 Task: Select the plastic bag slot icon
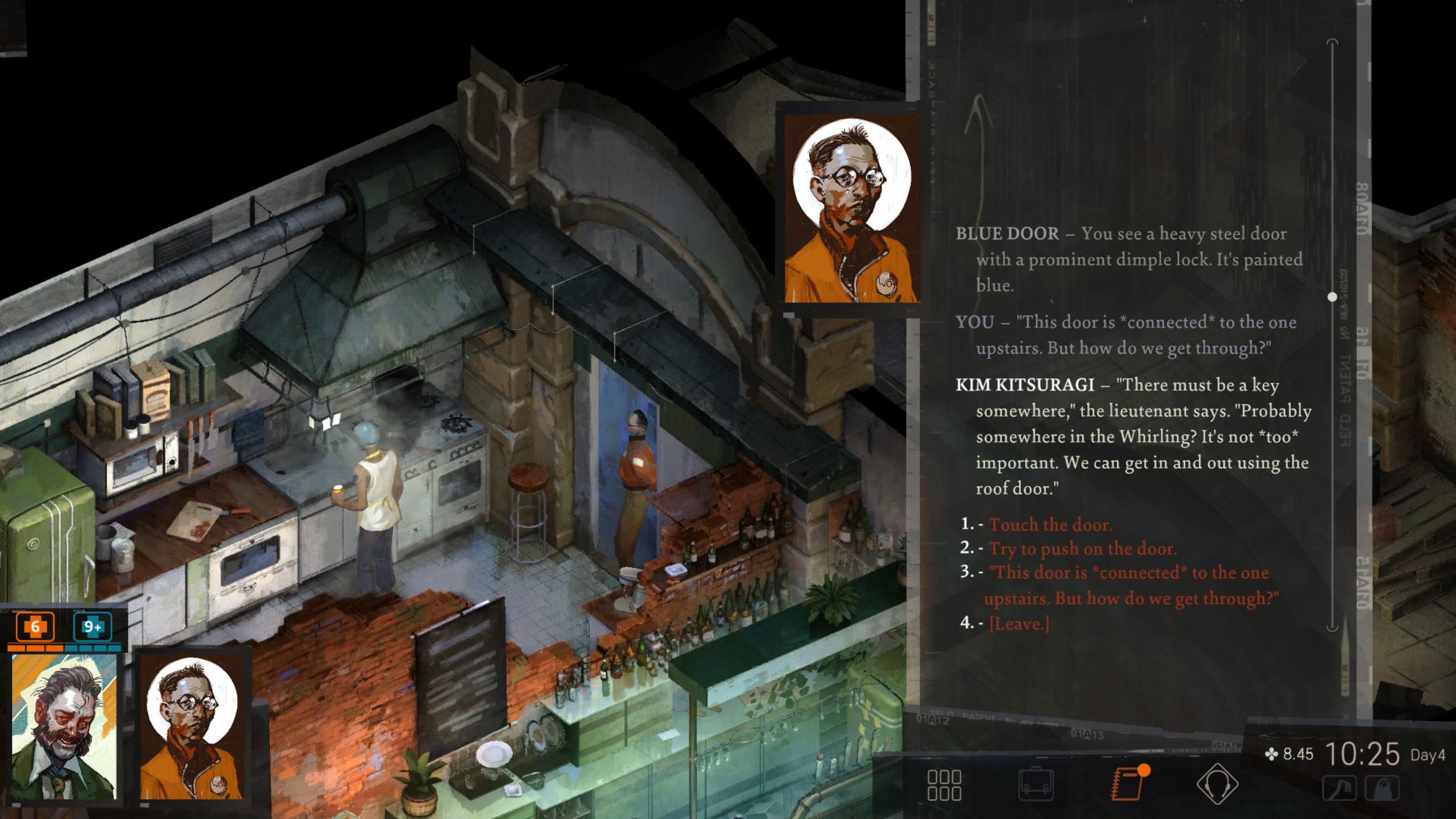1382,789
